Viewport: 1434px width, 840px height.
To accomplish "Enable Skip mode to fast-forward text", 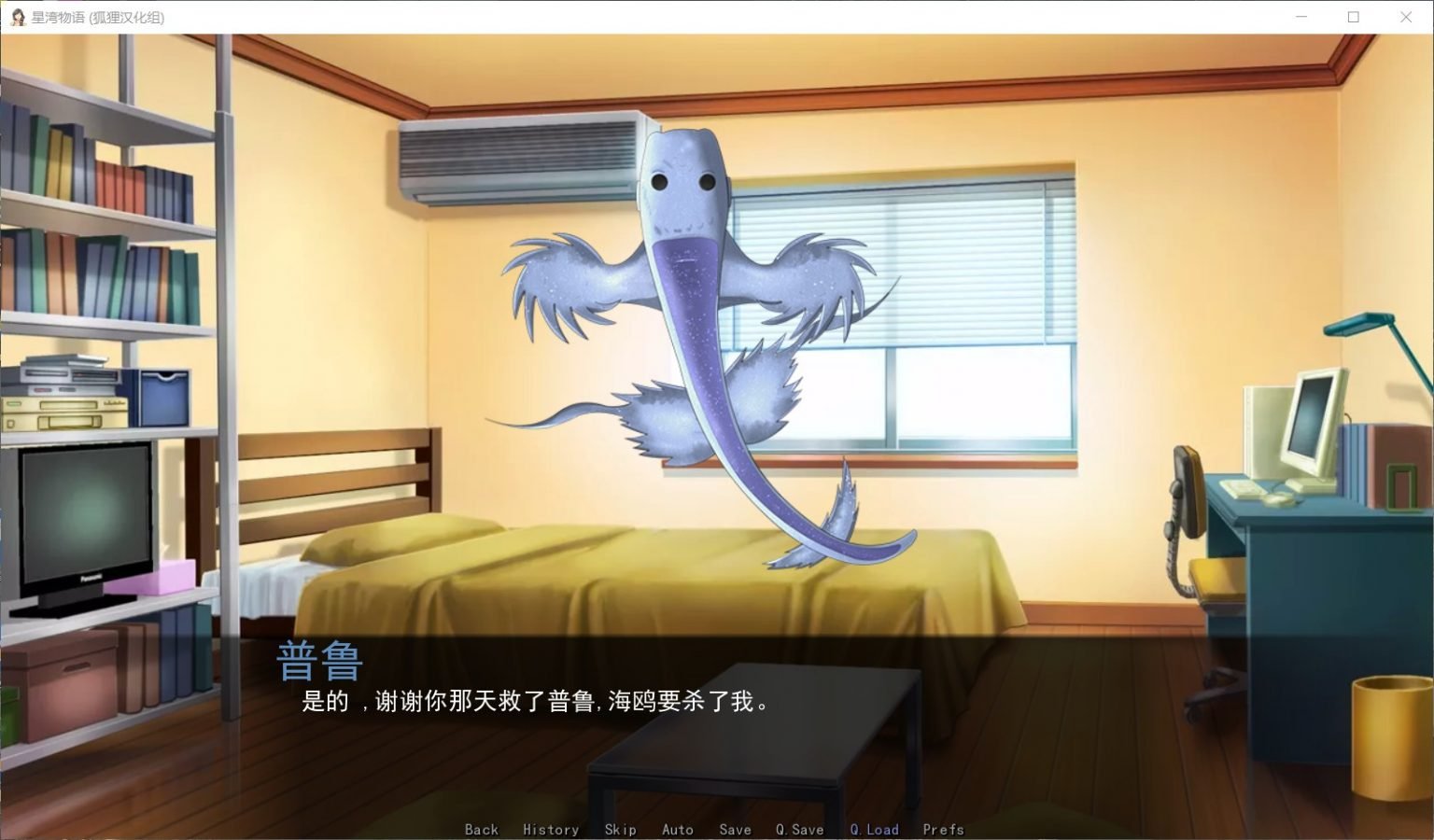I will pyautogui.click(x=620, y=829).
